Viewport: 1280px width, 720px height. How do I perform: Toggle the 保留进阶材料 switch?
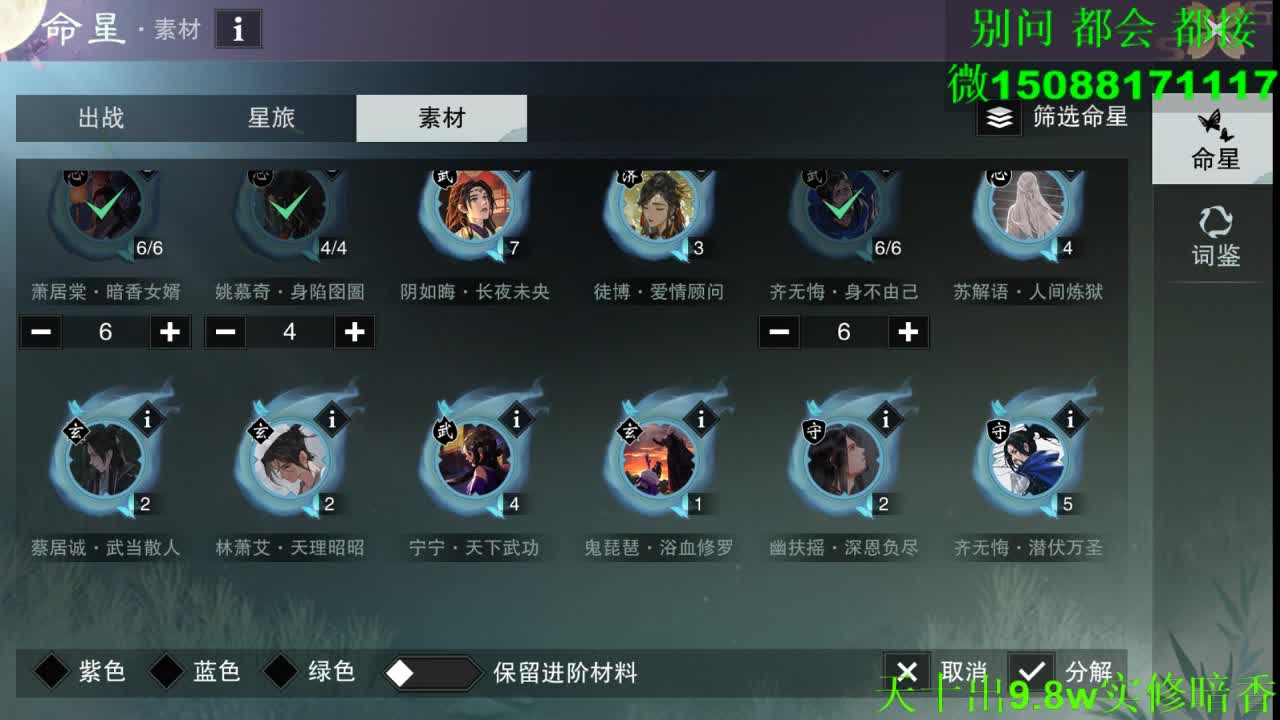432,673
